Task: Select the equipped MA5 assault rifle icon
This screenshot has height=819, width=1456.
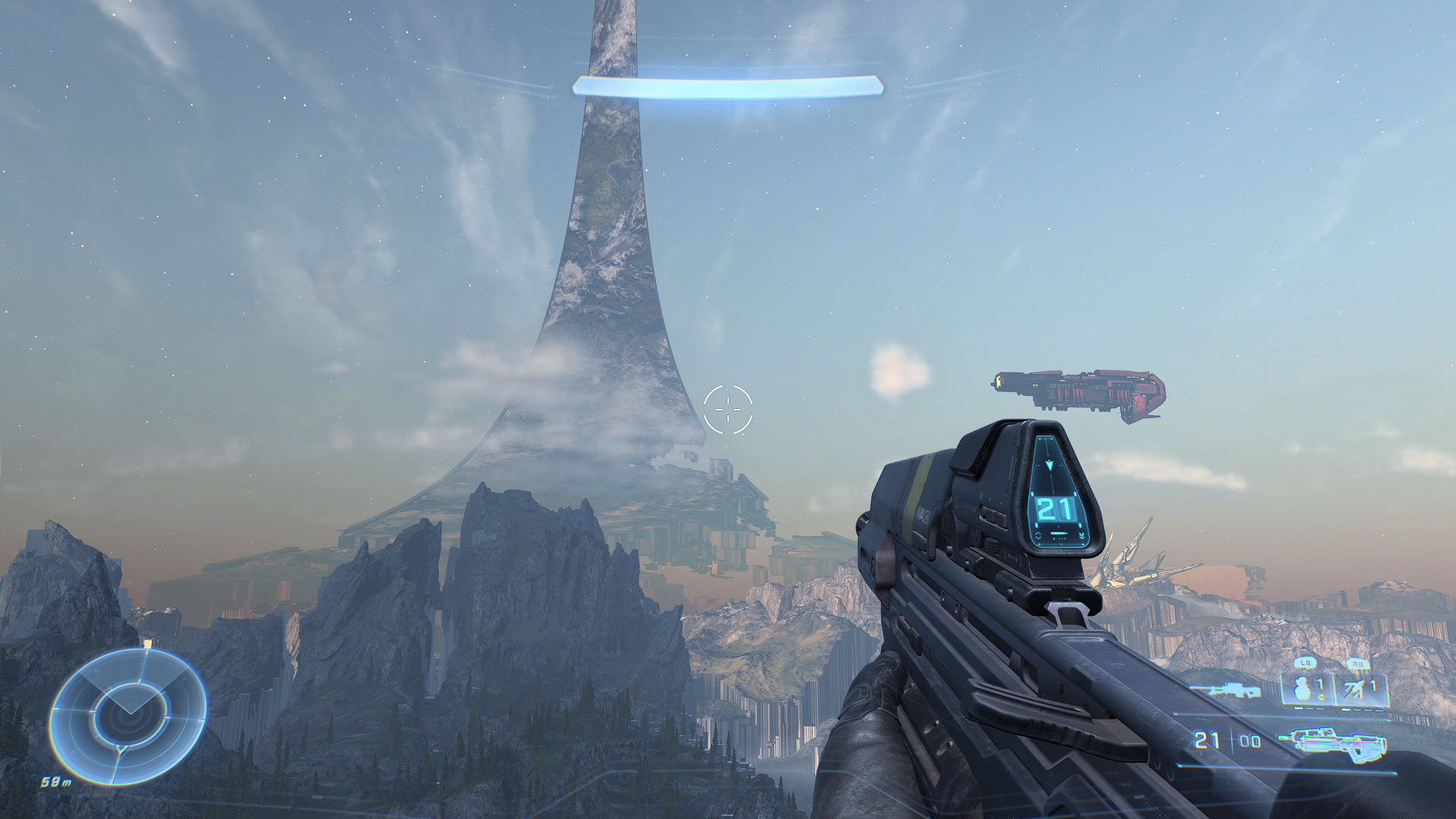Action: (x=1332, y=745)
